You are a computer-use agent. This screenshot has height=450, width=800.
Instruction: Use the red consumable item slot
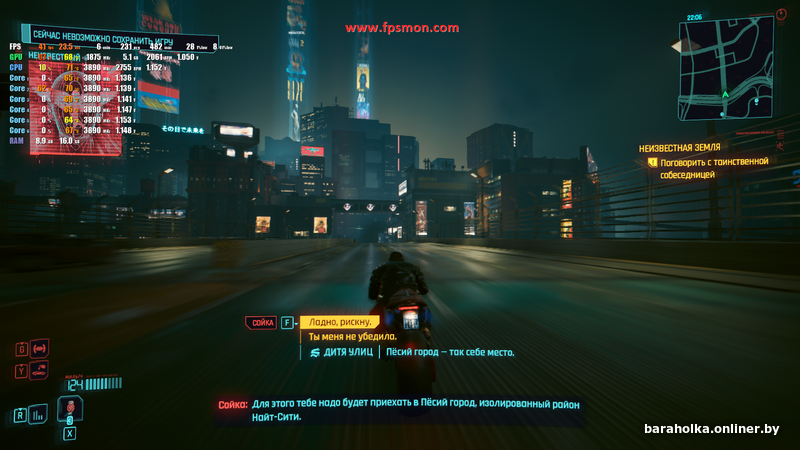click(71, 409)
